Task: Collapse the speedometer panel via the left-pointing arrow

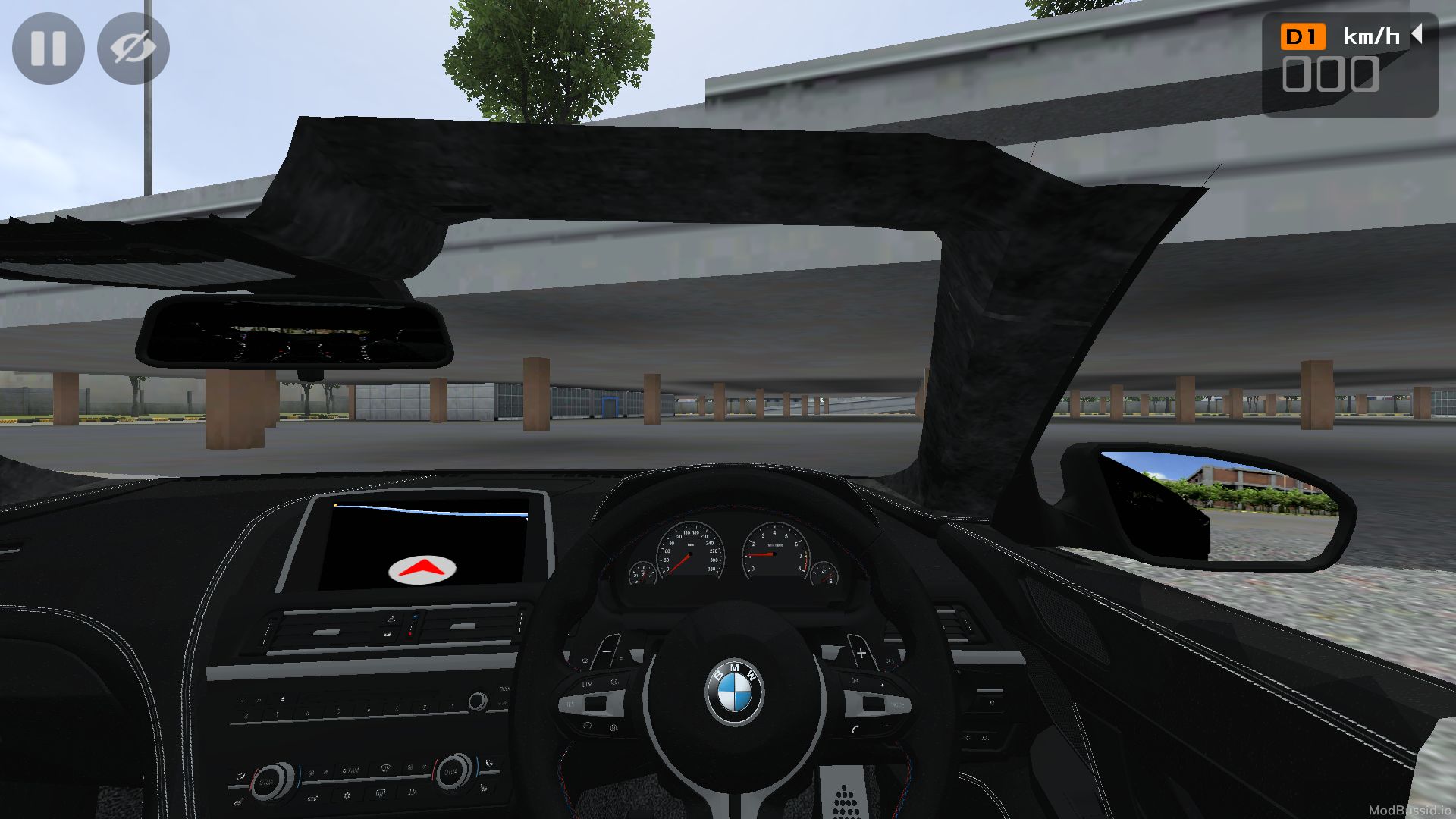Action: pos(1419,33)
